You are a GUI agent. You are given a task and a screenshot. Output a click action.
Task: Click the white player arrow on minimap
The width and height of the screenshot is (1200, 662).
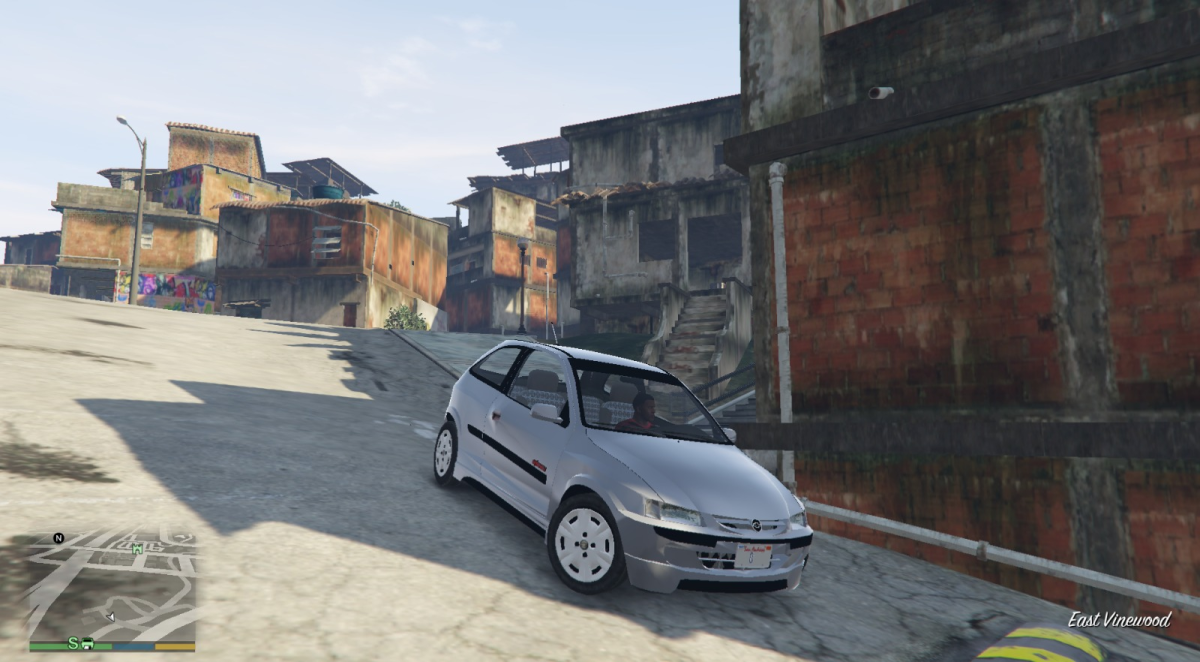(109, 616)
